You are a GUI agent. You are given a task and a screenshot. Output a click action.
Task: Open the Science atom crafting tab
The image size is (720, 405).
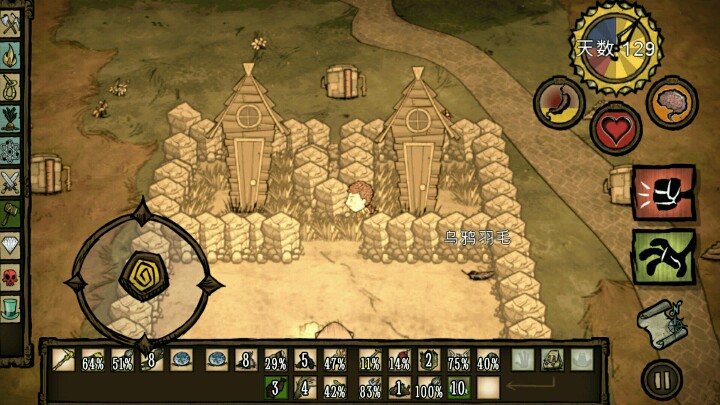[11, 151]
